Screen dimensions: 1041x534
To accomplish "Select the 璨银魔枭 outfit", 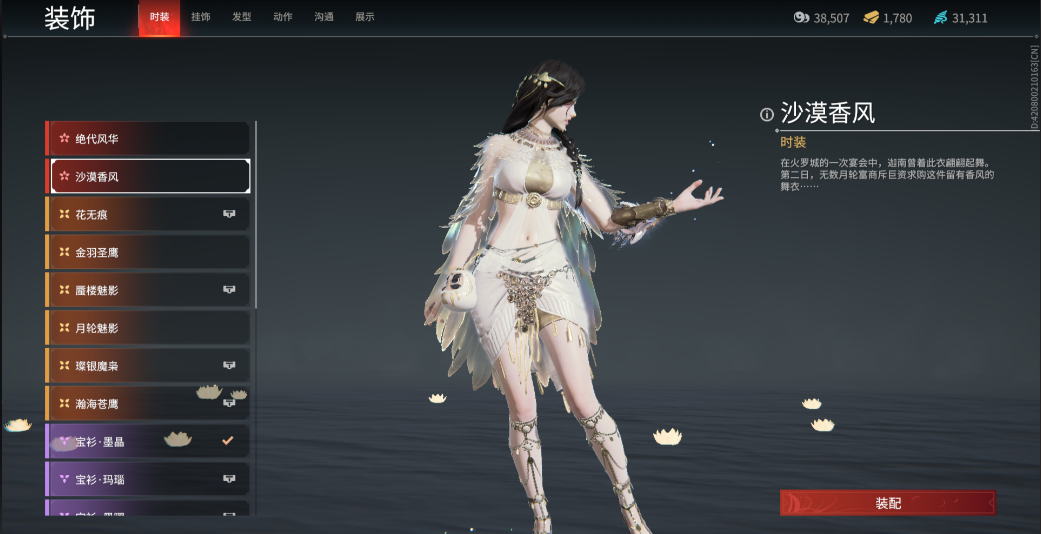I will pyautogui.click(x=148, y=366).
